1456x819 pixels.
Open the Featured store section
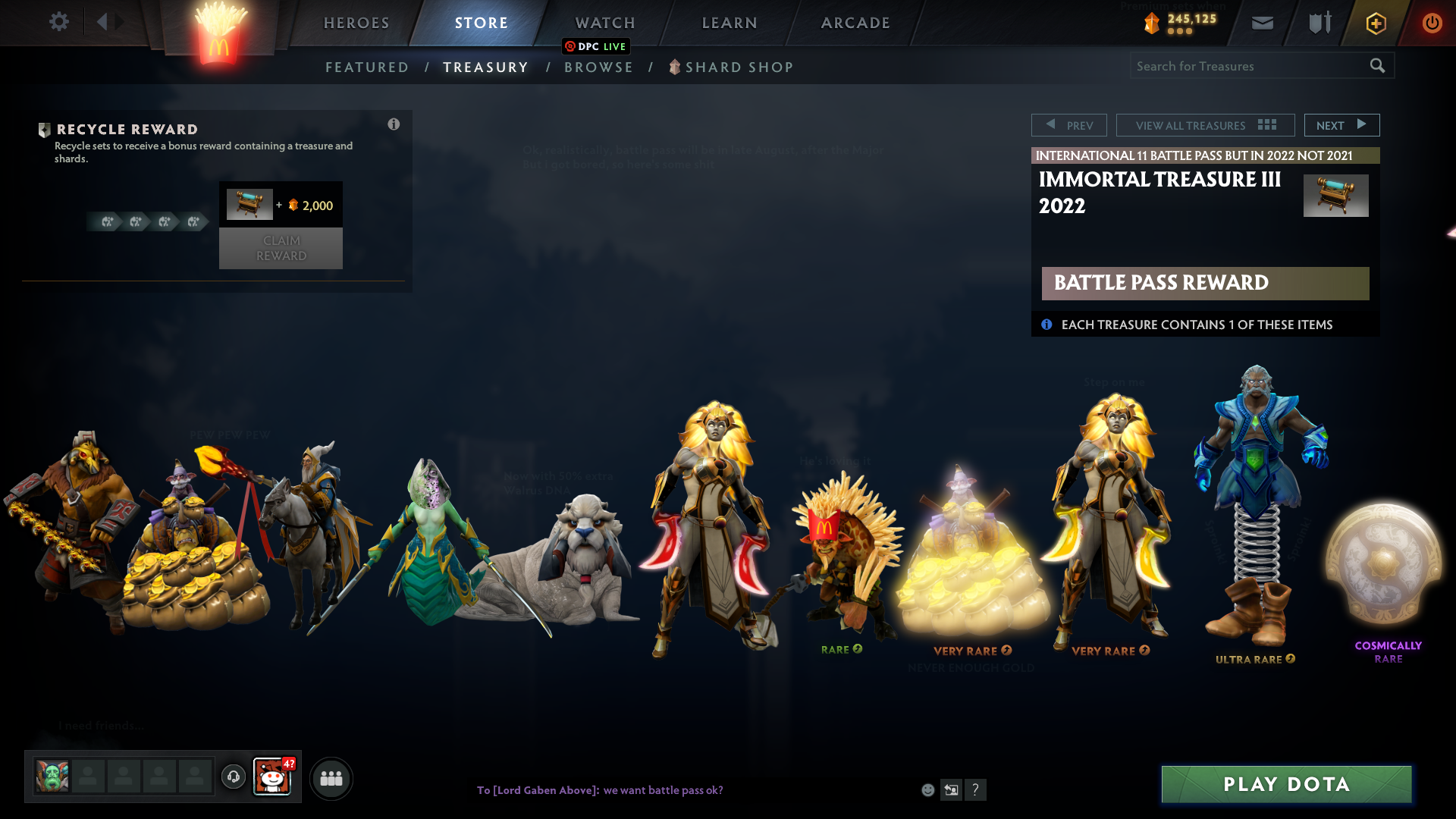pyautogui.click(x=367, y=67)
